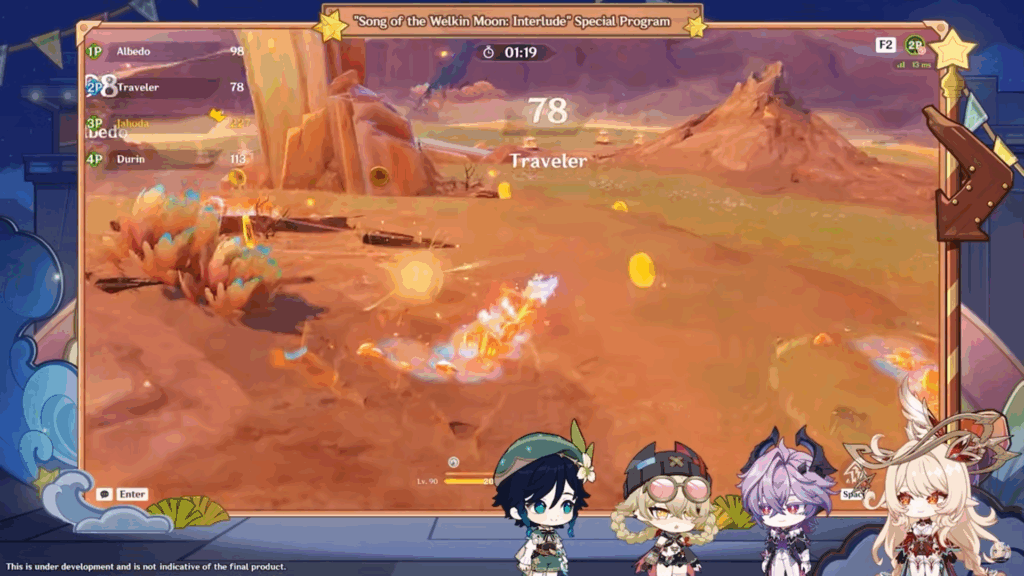Select Durin's row in the scoreboard
The height and width of the screenshot is (576, 1024).
click(165, 159)
